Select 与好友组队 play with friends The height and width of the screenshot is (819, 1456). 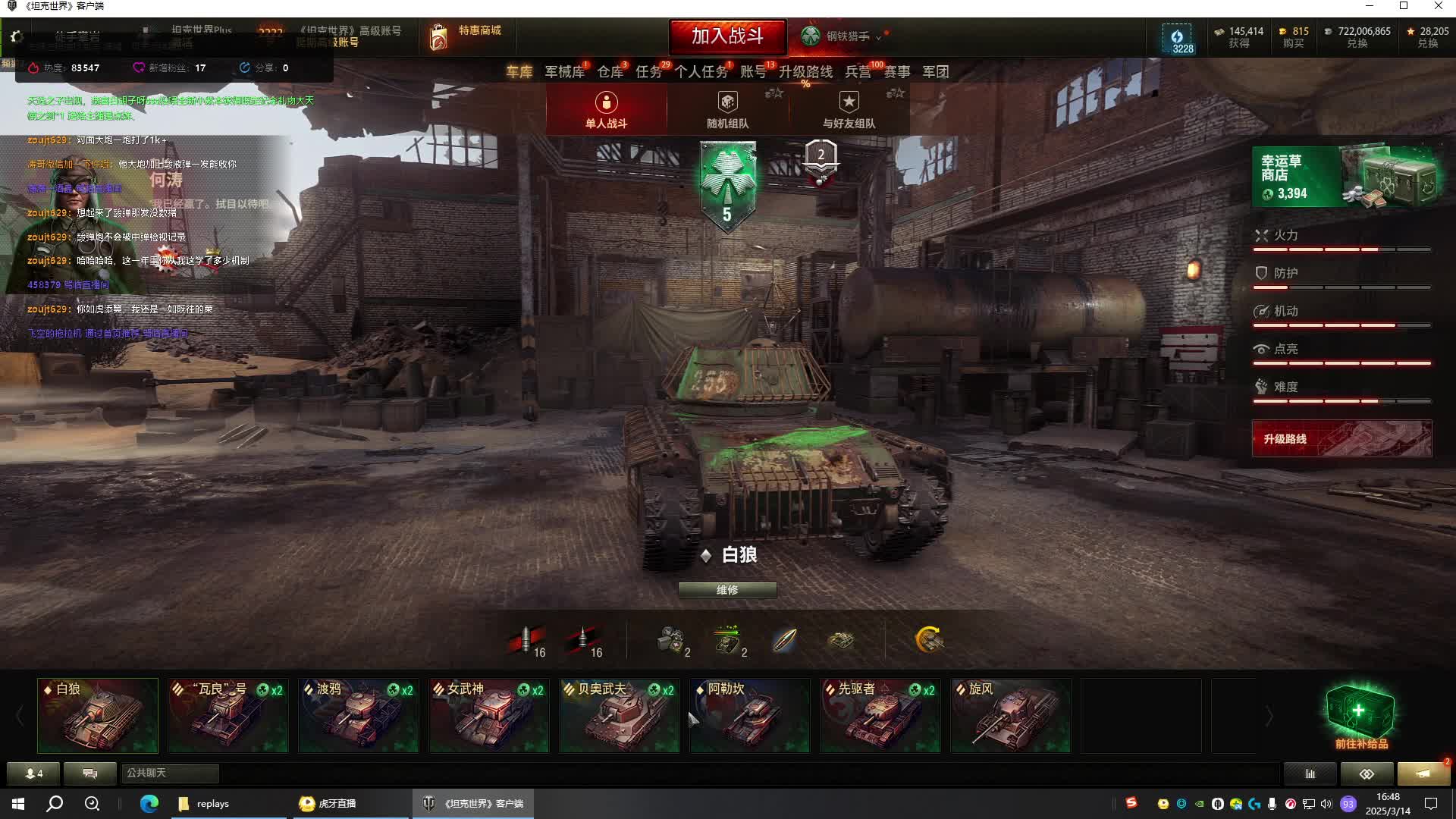click(x=849, y=110)
